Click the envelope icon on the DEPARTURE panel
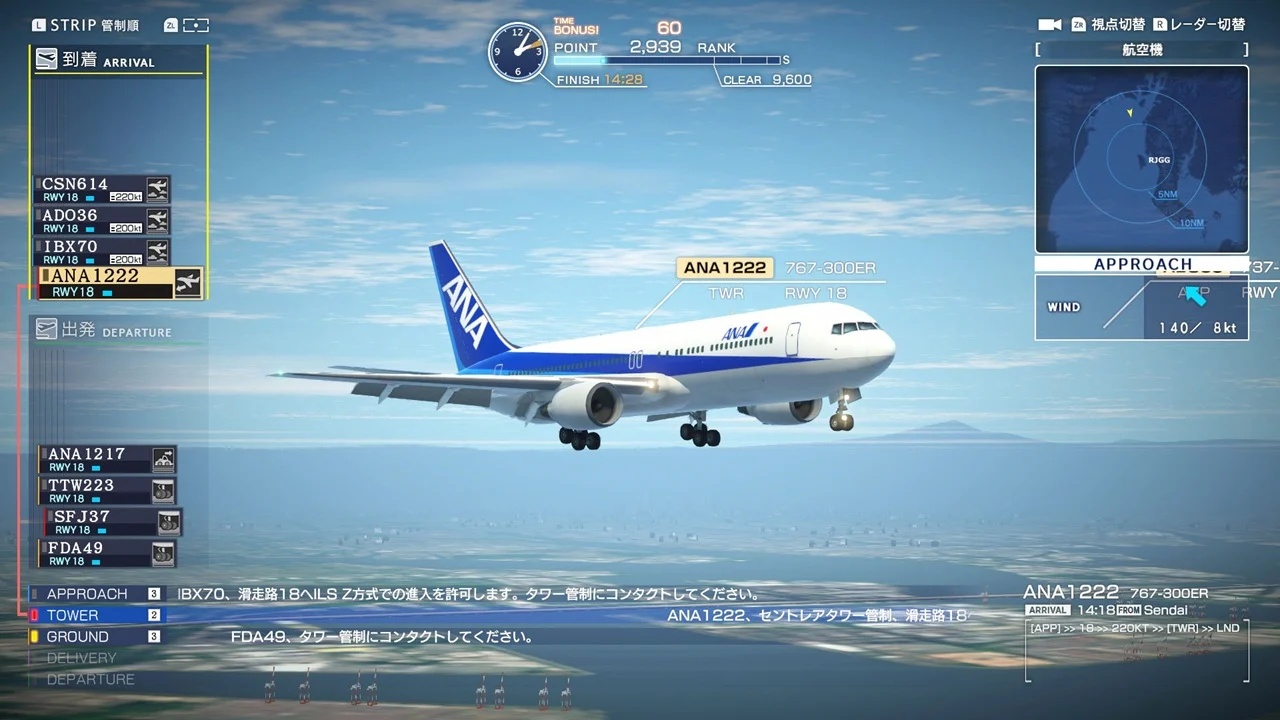This screenshot has height=720, width=1280. [x=46, y=330]
